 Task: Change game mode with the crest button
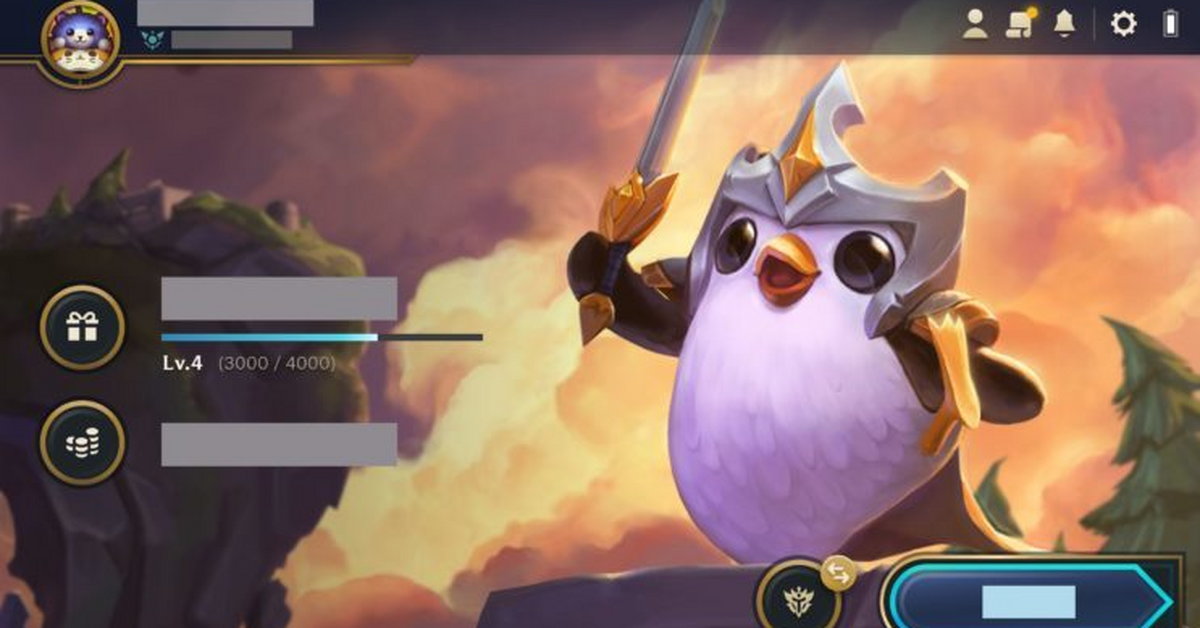coord(798,599)
